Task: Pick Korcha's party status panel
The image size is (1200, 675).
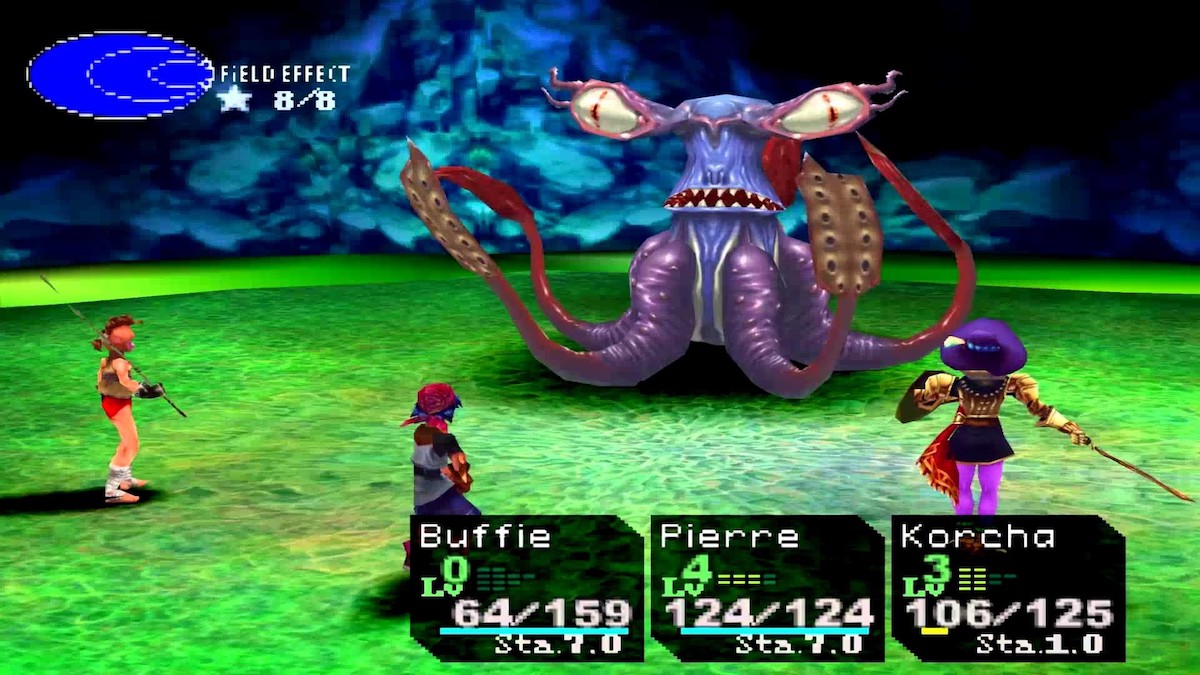Action: click(x=1007, y=588)
